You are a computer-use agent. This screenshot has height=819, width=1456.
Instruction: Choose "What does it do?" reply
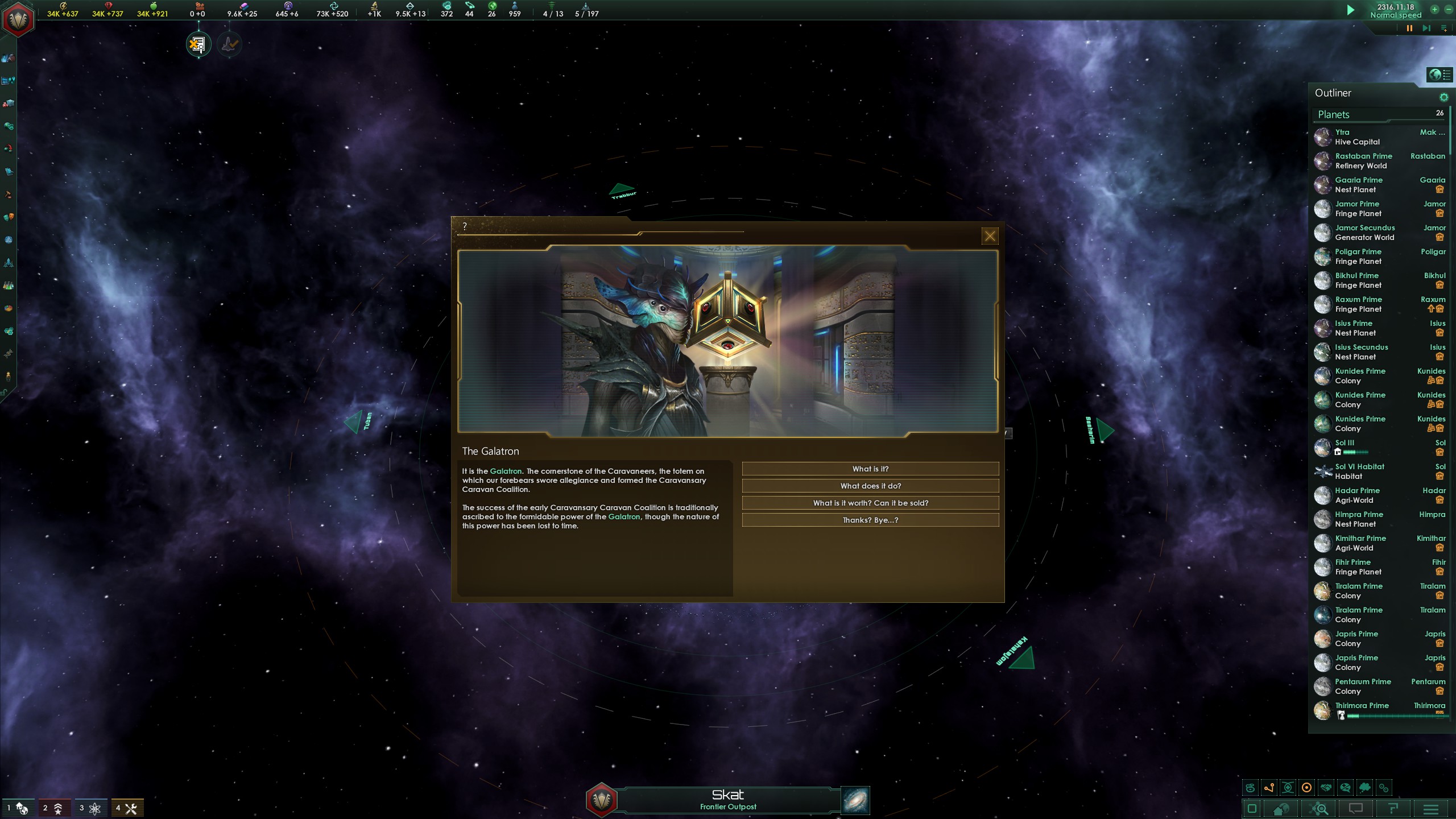[870, 486]
